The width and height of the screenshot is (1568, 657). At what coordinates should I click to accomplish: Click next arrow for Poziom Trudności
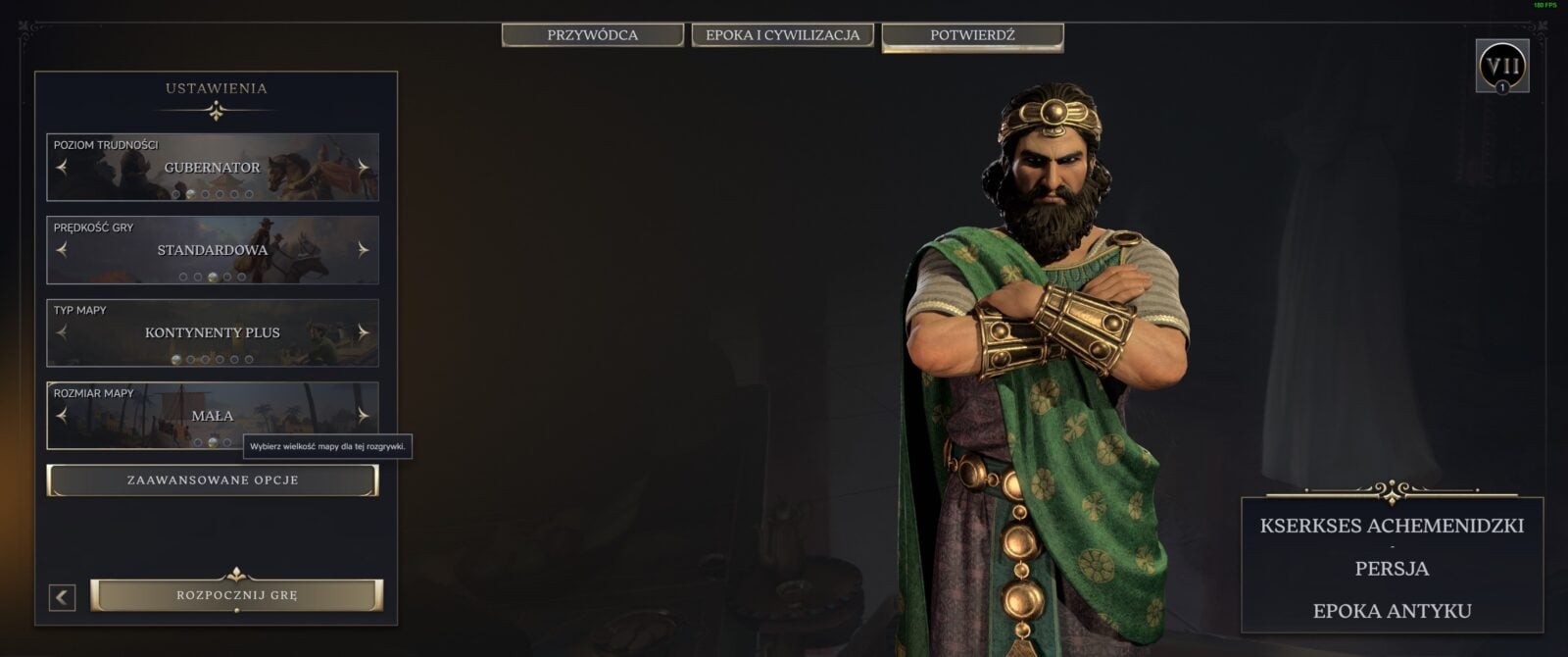pyautogui.click(x=364, y=168)
